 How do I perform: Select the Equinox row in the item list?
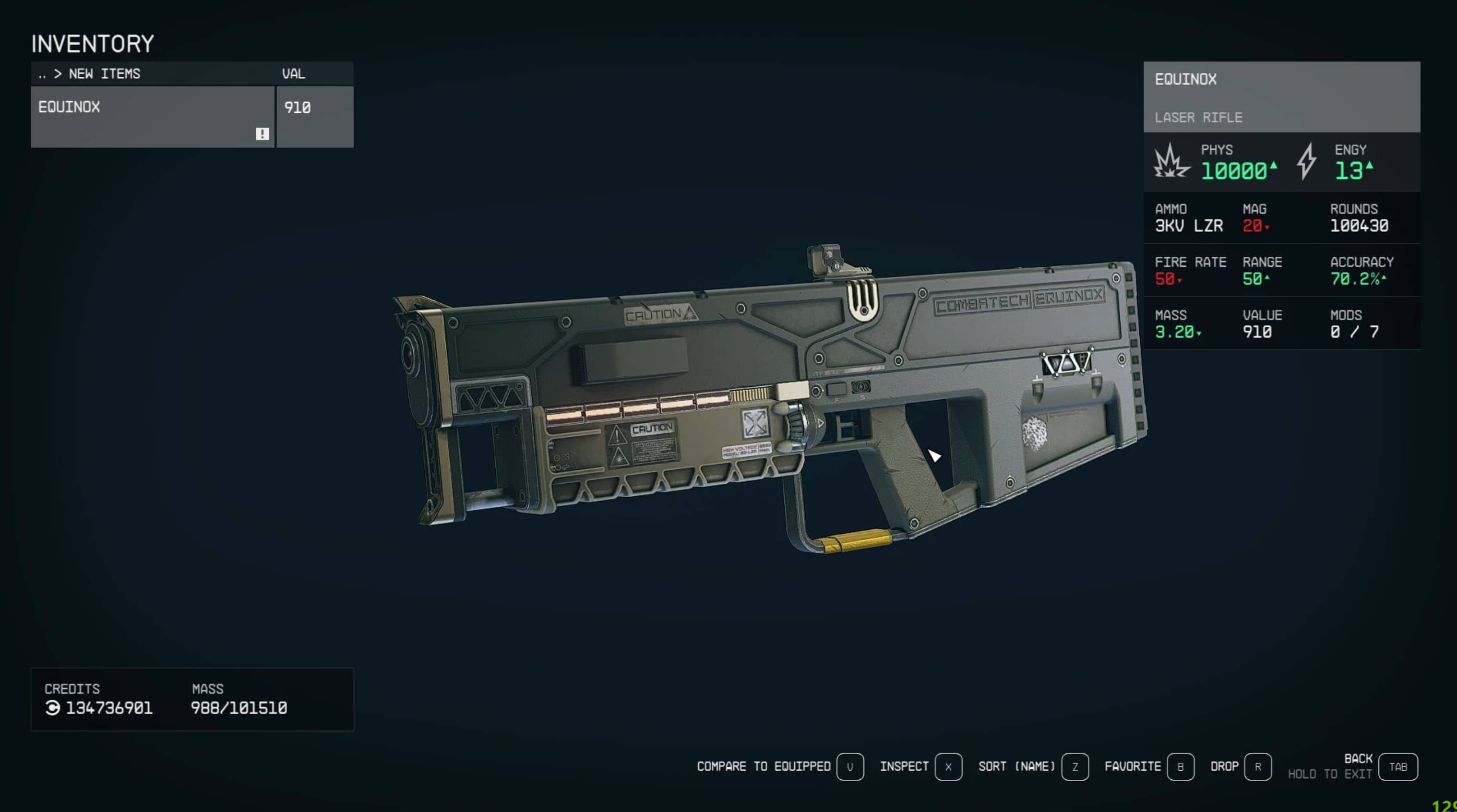[152, 117]
